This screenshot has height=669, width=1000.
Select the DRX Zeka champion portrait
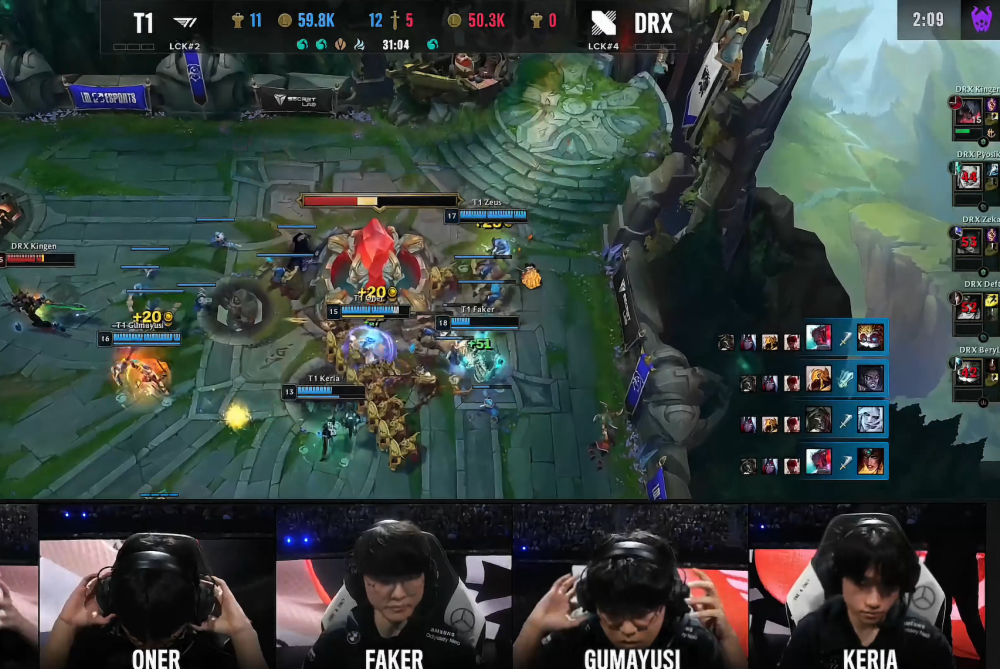[968, 242]
